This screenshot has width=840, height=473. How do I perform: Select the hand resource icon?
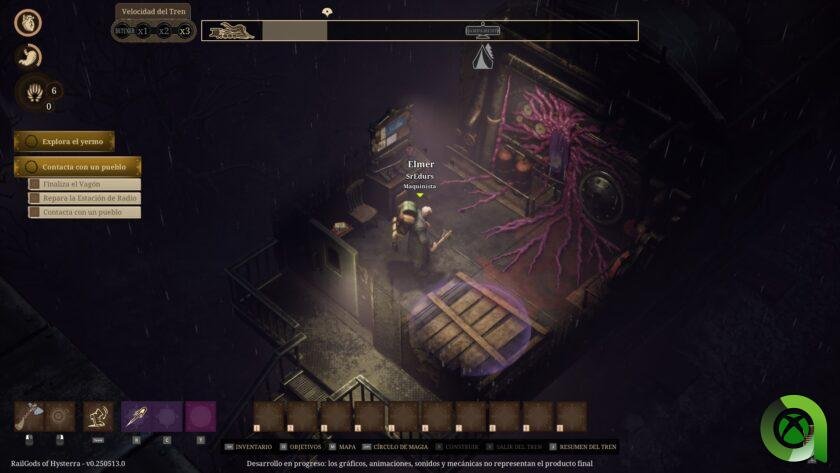pos(34,93)
